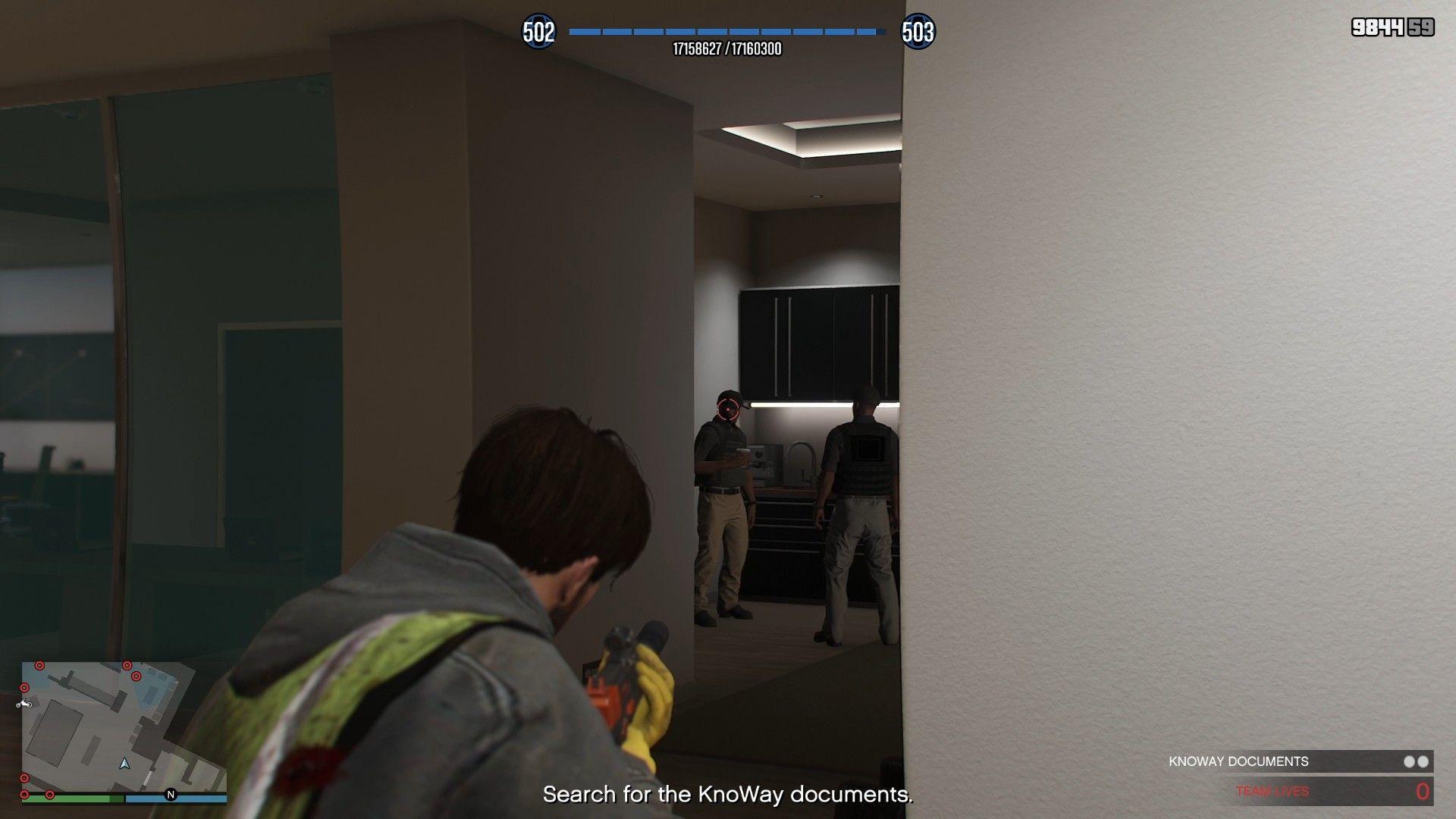The height and width of the screenshot is (819, 1456).
Task: Click the motorcycle icon beside the minimap
Action: pyautogui.click(x=24, y=704)
